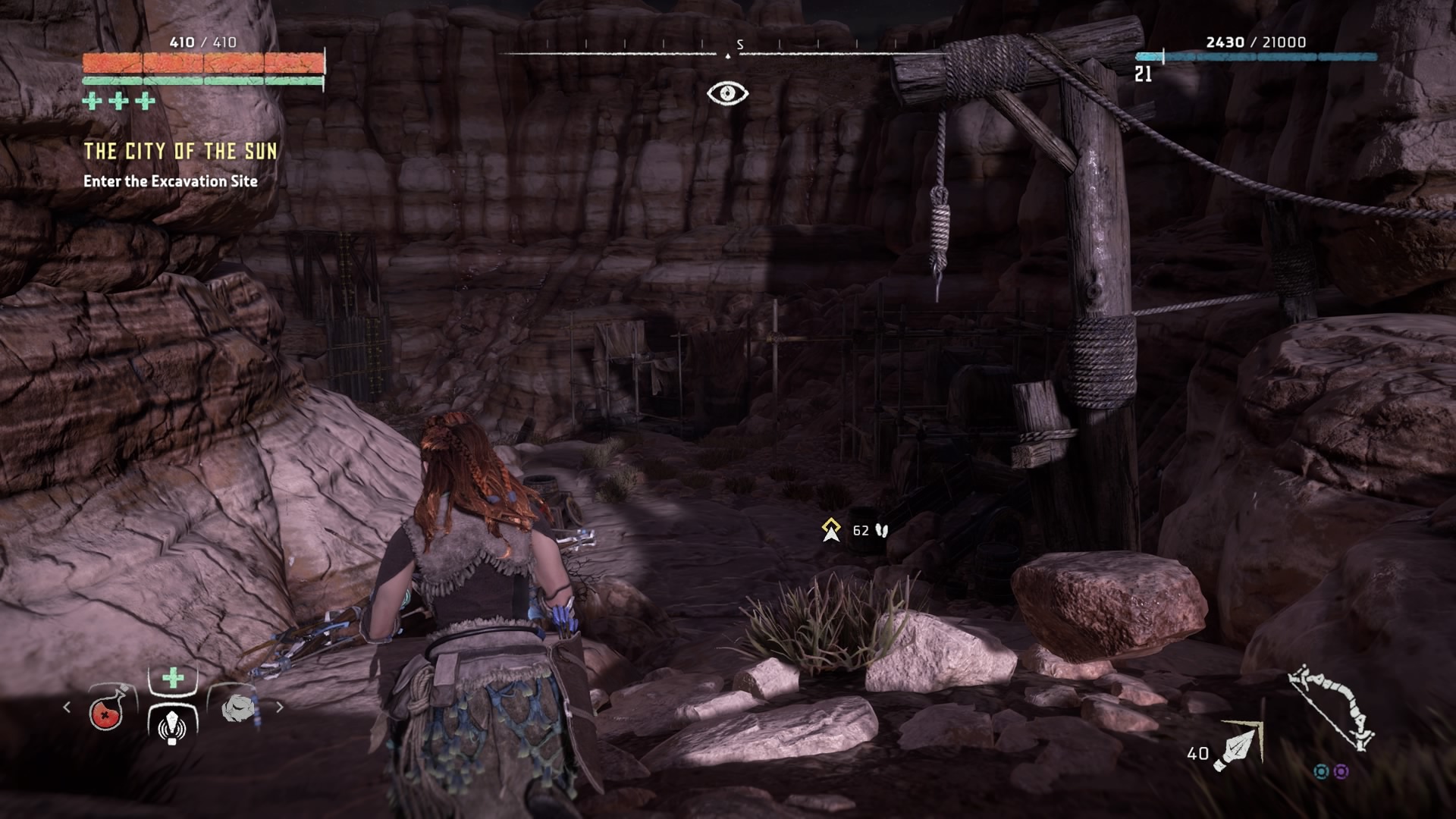The image size is (1456, 819).
Task: Click the equipped bow weapon icon
Action: coord(1333,708)
